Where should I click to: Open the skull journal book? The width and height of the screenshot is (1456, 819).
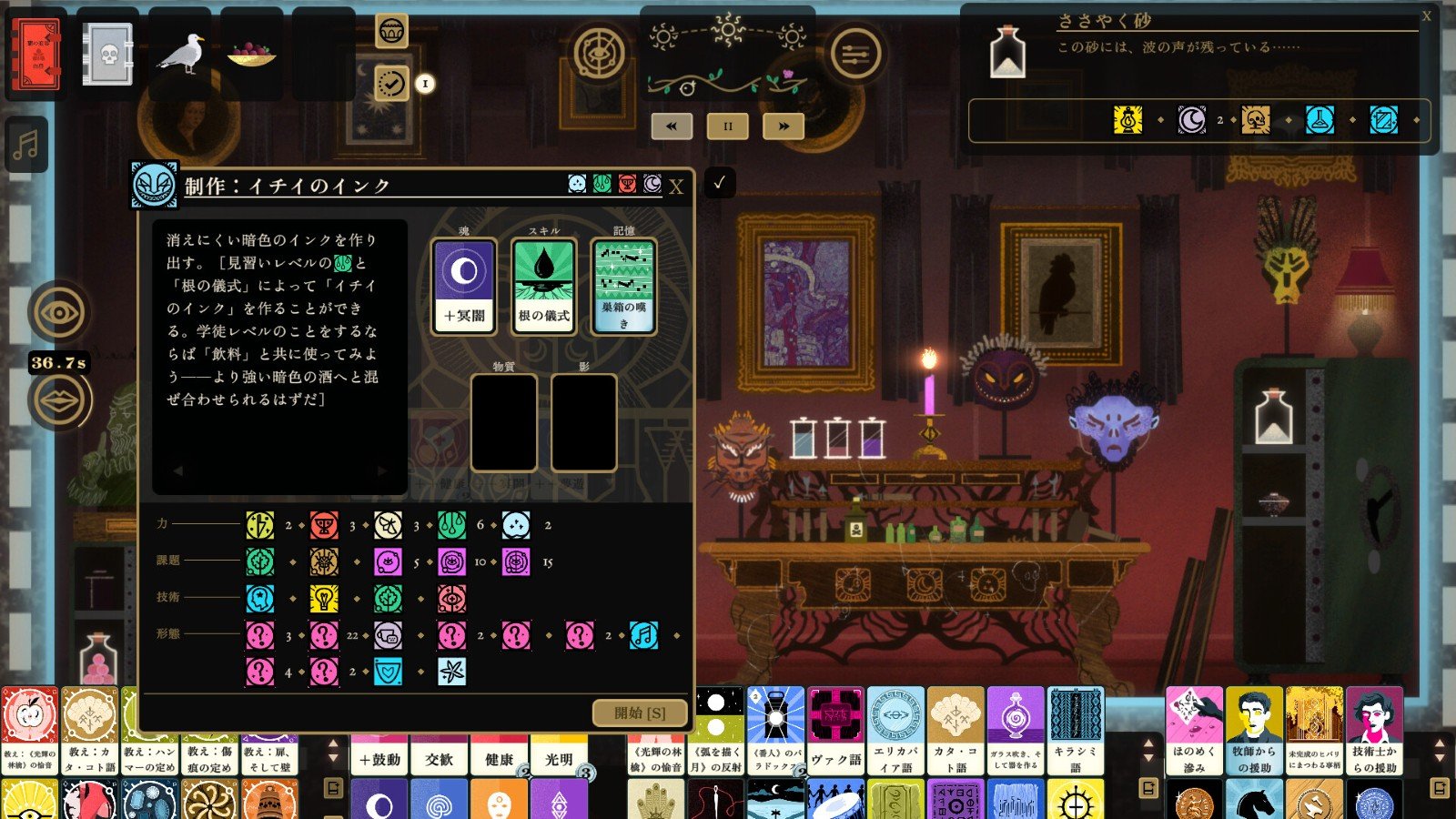[108, 55]
